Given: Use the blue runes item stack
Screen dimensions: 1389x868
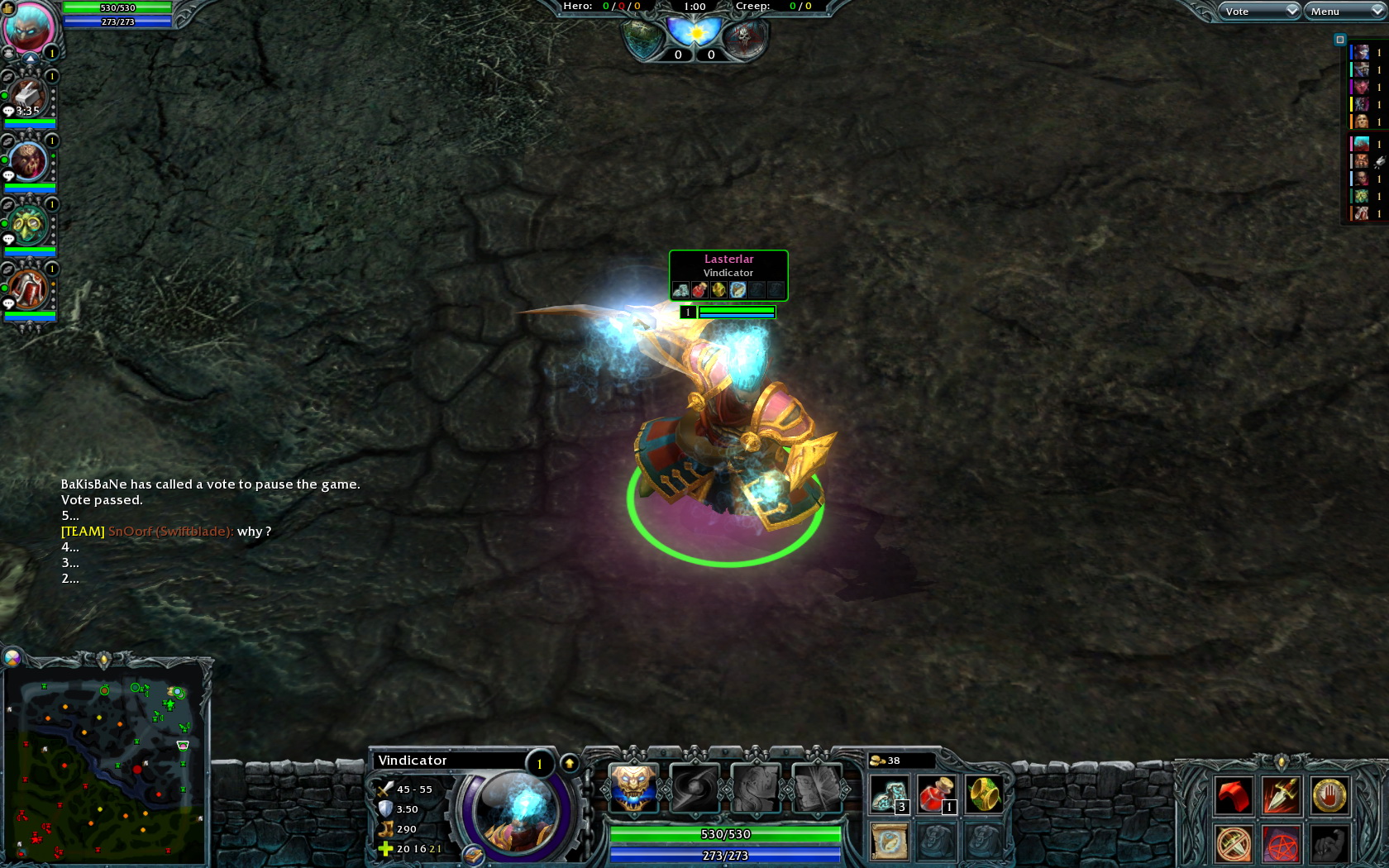Looking at the screenshot, I should (890, 795).
